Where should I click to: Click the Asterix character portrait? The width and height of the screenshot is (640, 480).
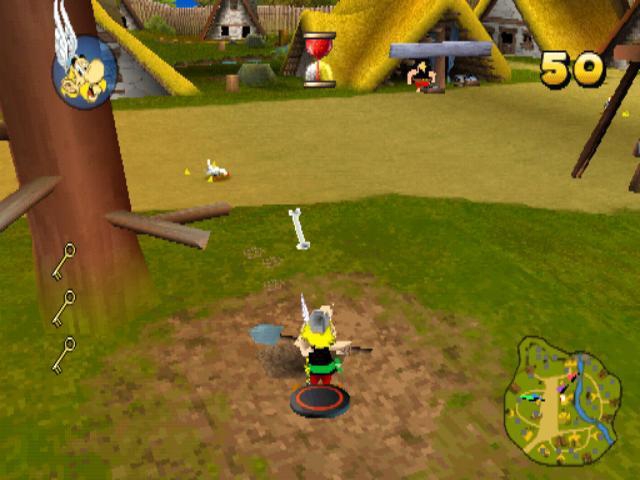click(85, 71)
